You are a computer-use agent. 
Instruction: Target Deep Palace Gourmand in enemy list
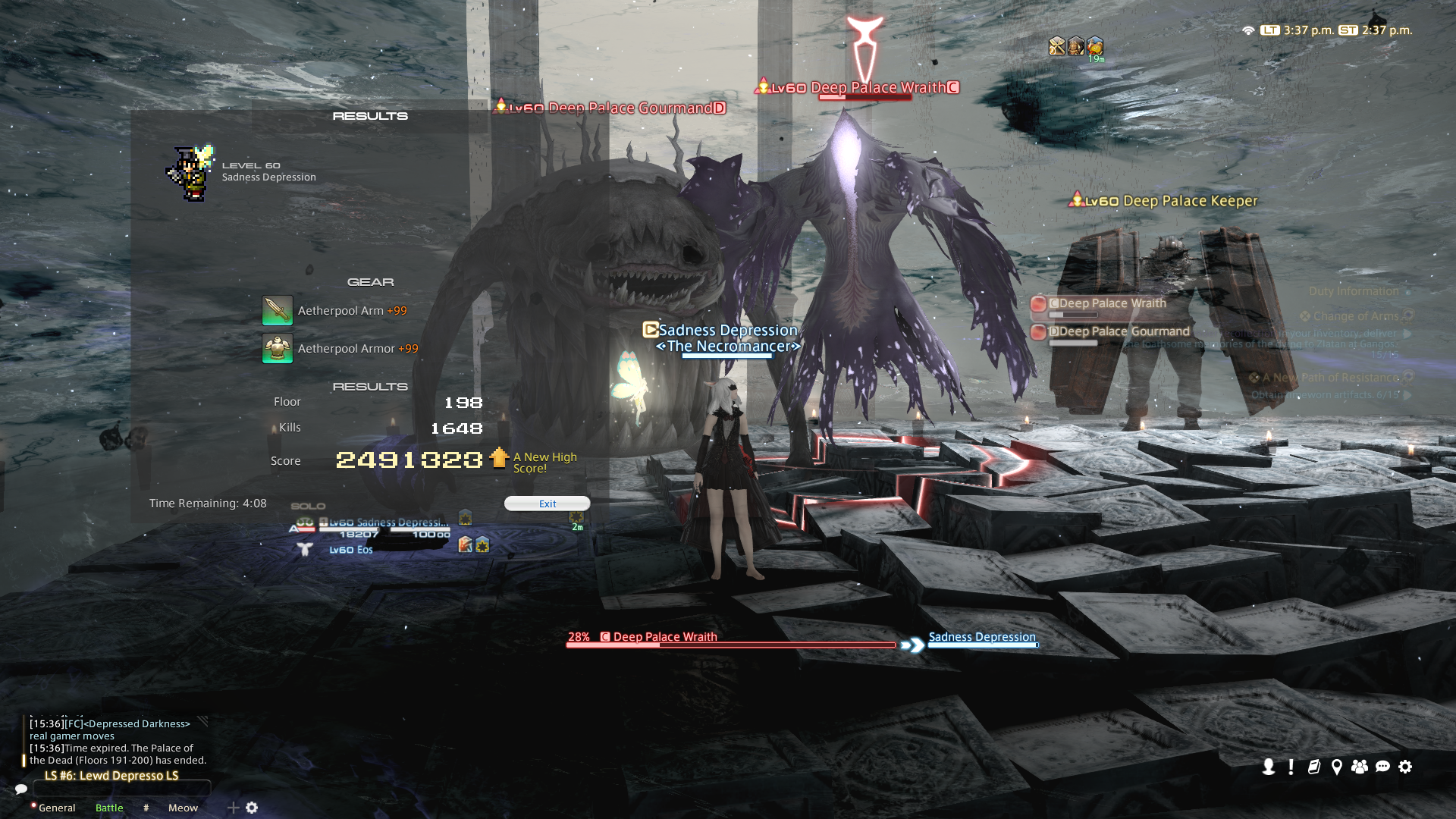[1124, 331]
